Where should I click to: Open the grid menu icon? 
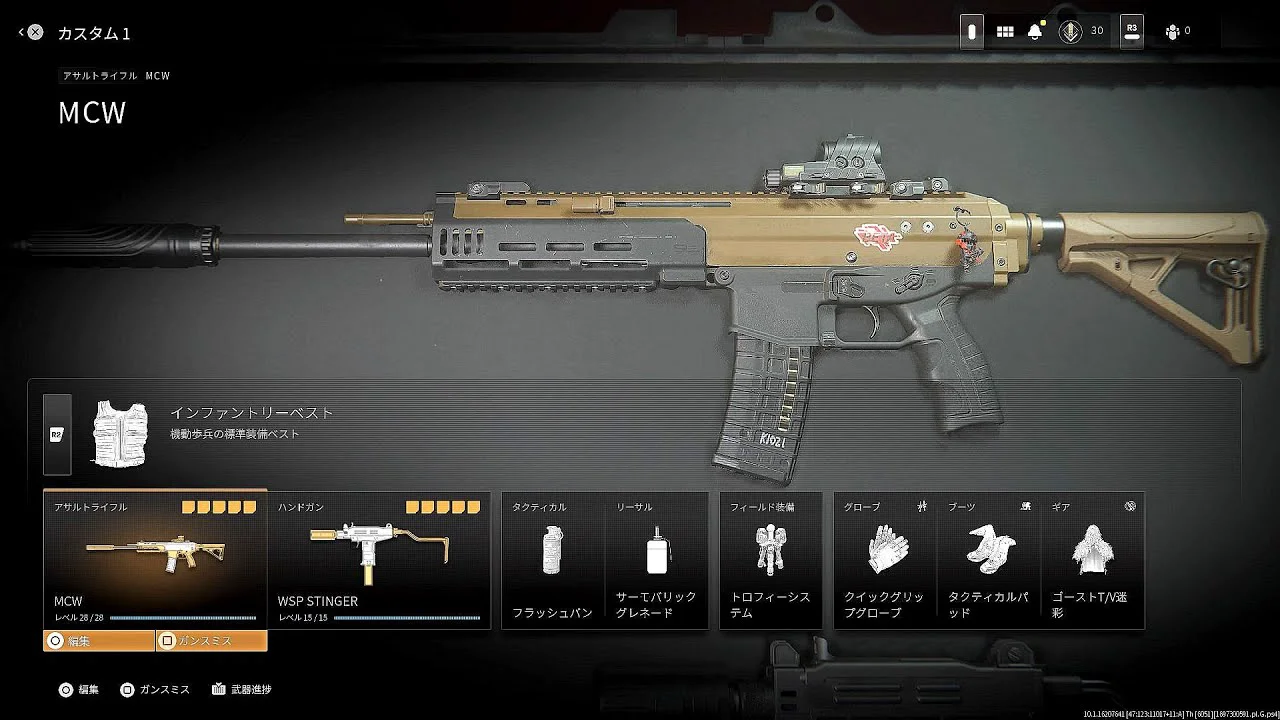(x=1005, y=32)
